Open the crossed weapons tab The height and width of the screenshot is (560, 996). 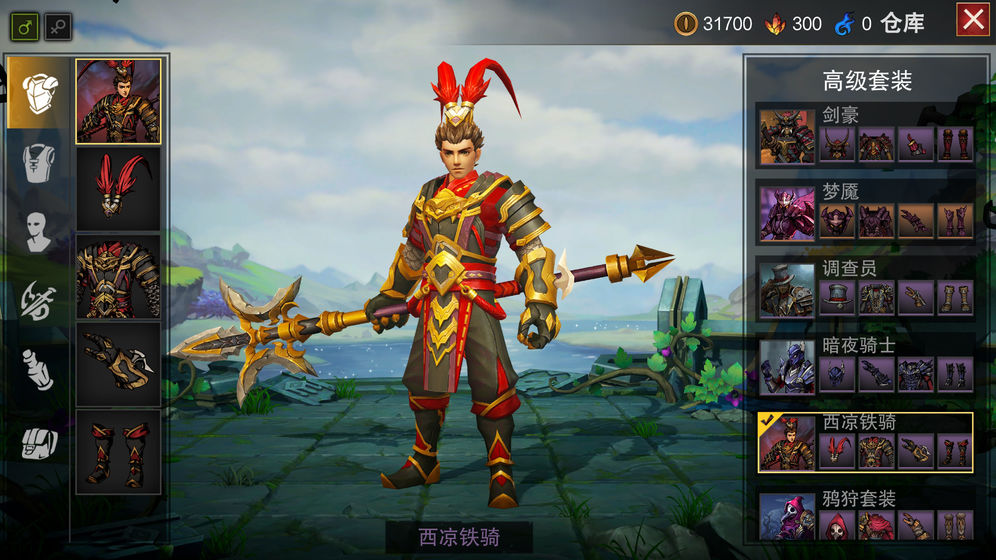[39, 300]
